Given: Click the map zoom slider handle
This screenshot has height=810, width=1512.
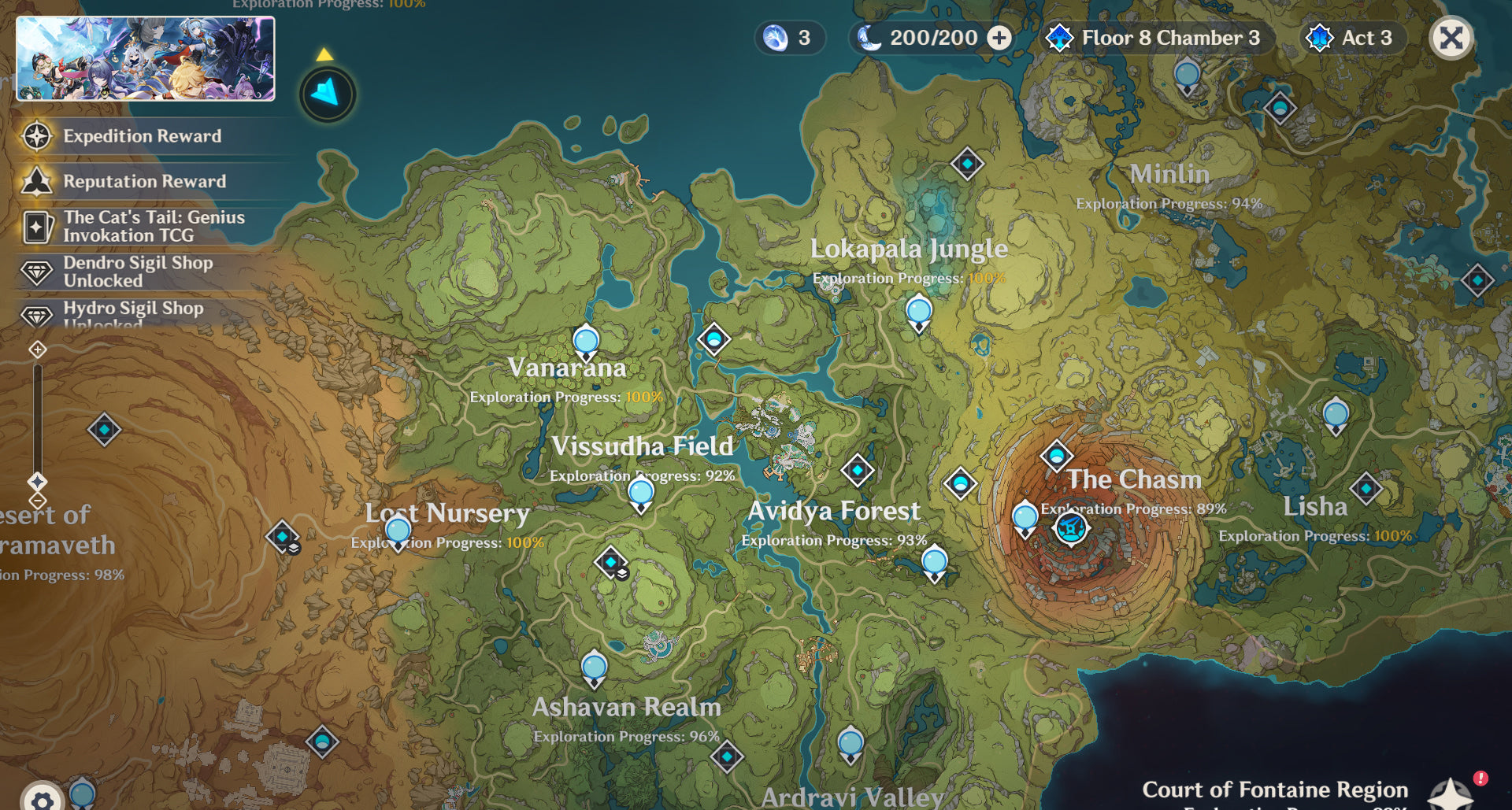Looking at the screenshot, I should (38, 482).
